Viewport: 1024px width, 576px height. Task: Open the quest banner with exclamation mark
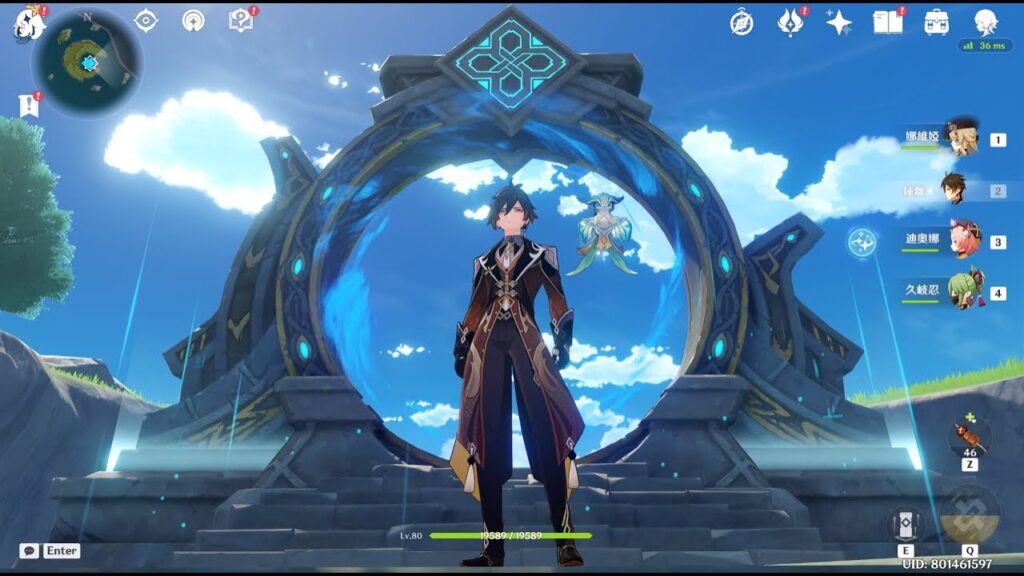point(28,105)
